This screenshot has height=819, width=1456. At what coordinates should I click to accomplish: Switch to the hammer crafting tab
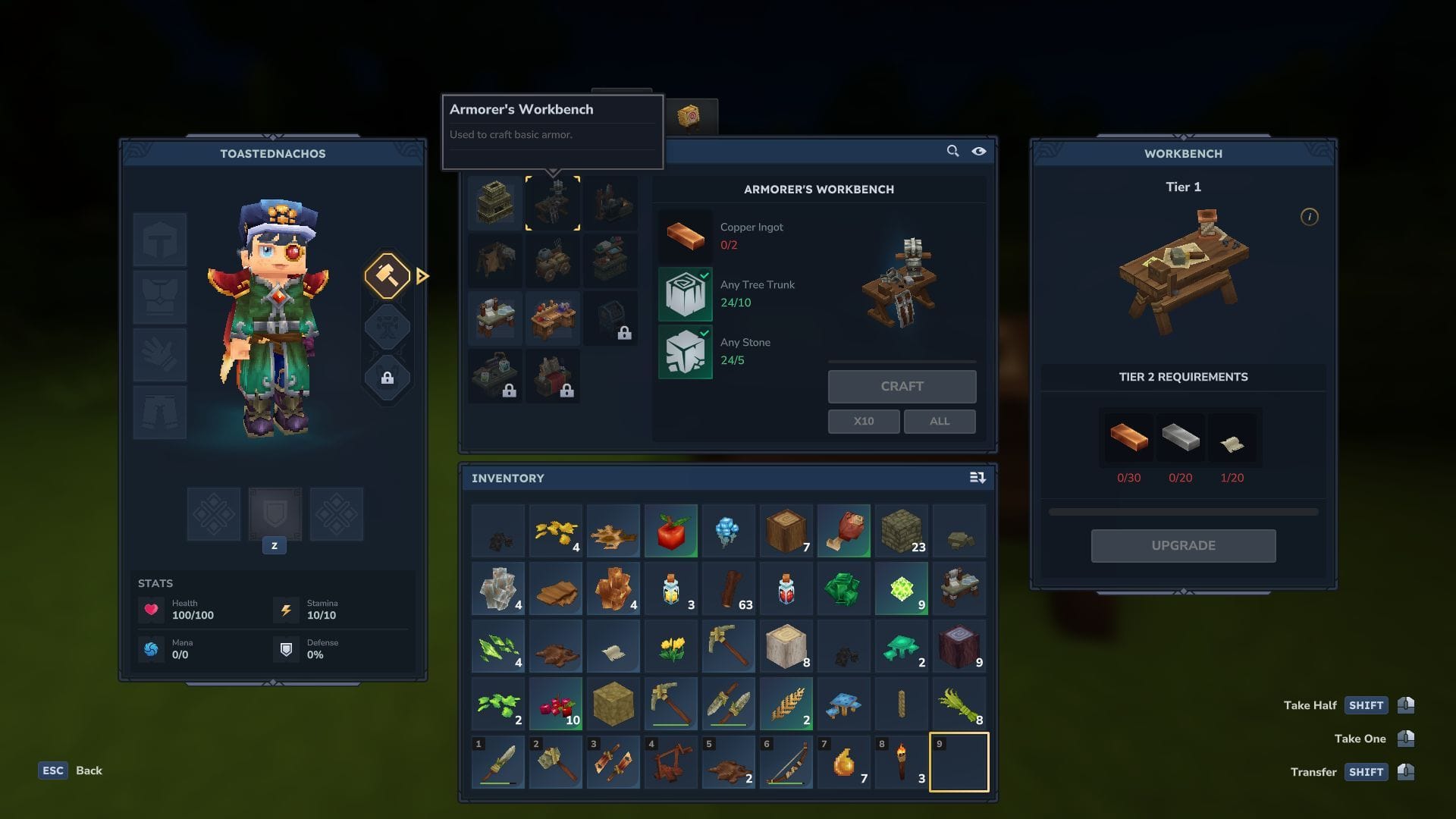(388, 276)
